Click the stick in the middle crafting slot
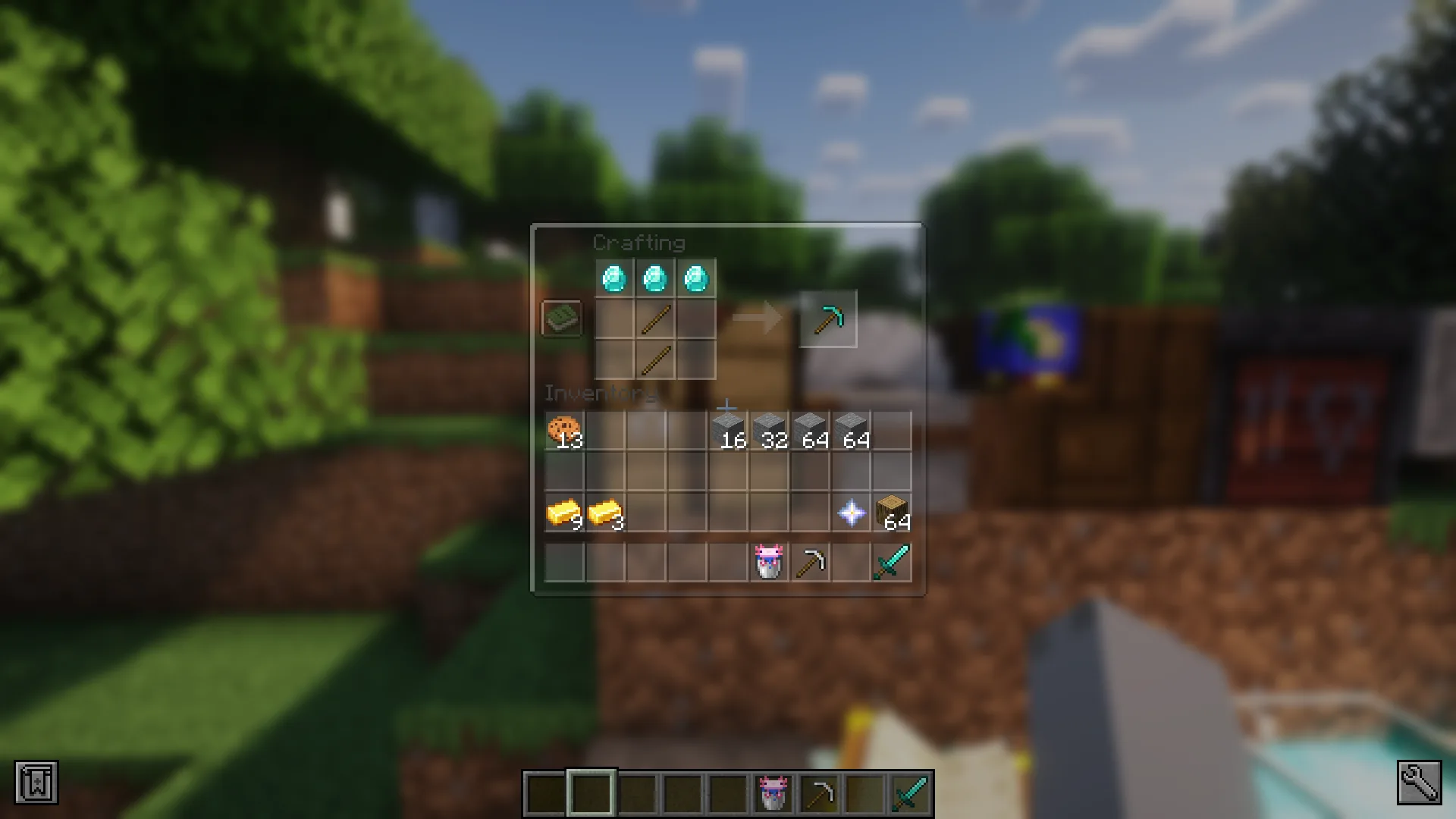 click(654, 318)
